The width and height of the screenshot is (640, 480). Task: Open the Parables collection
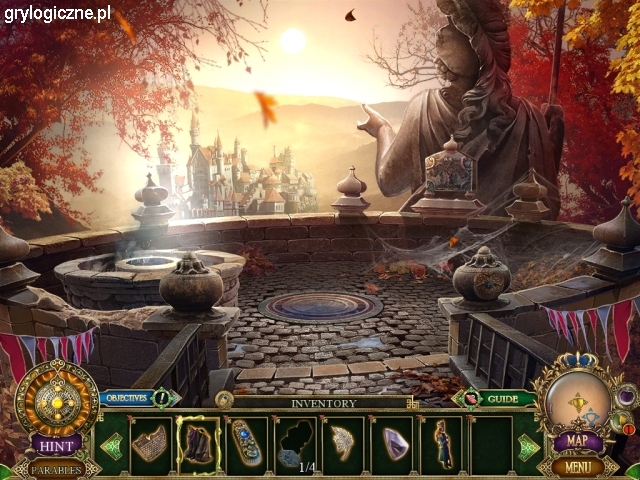click(54, 468)
